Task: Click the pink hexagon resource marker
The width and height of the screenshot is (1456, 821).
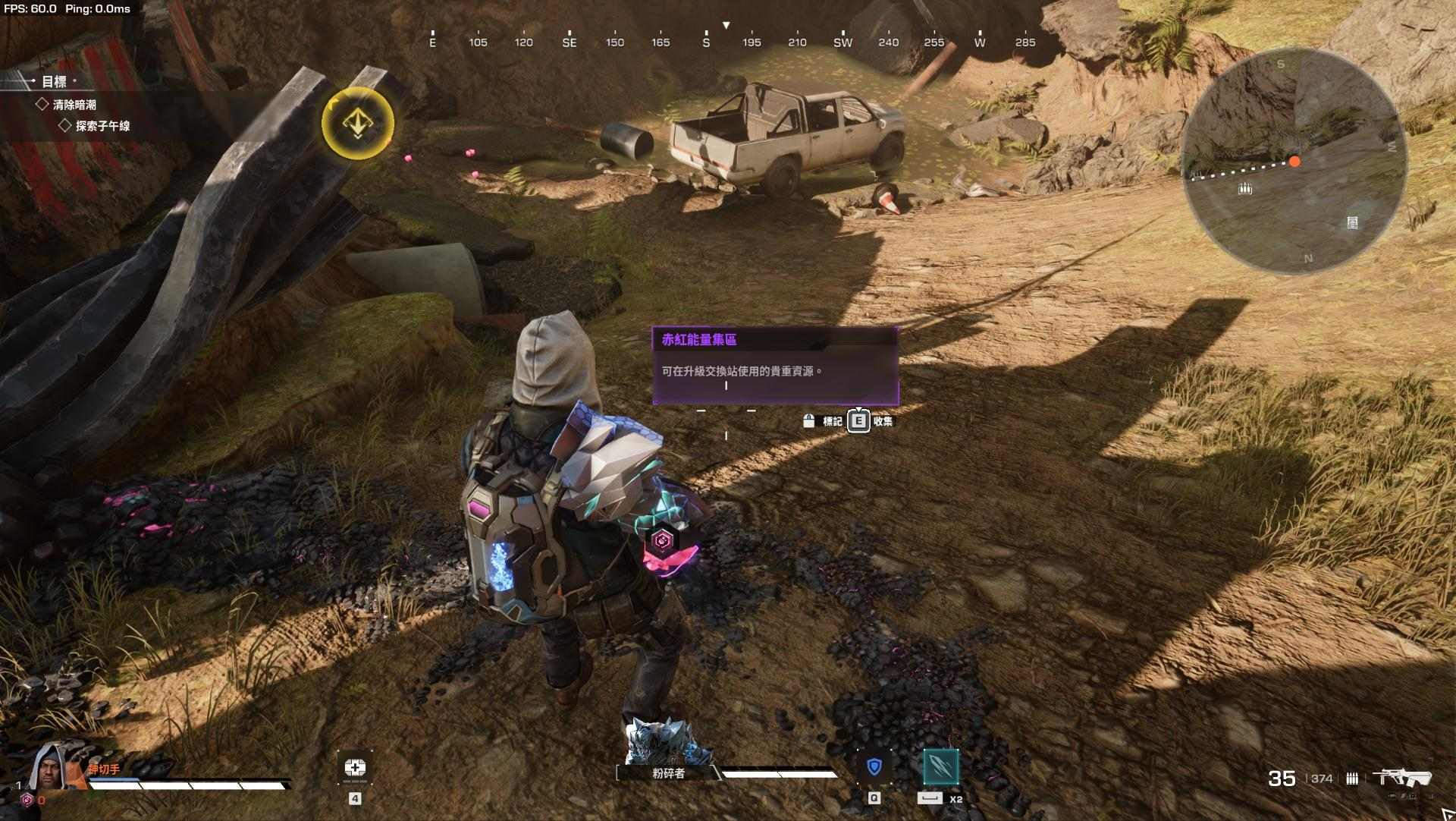Action: 663,541
